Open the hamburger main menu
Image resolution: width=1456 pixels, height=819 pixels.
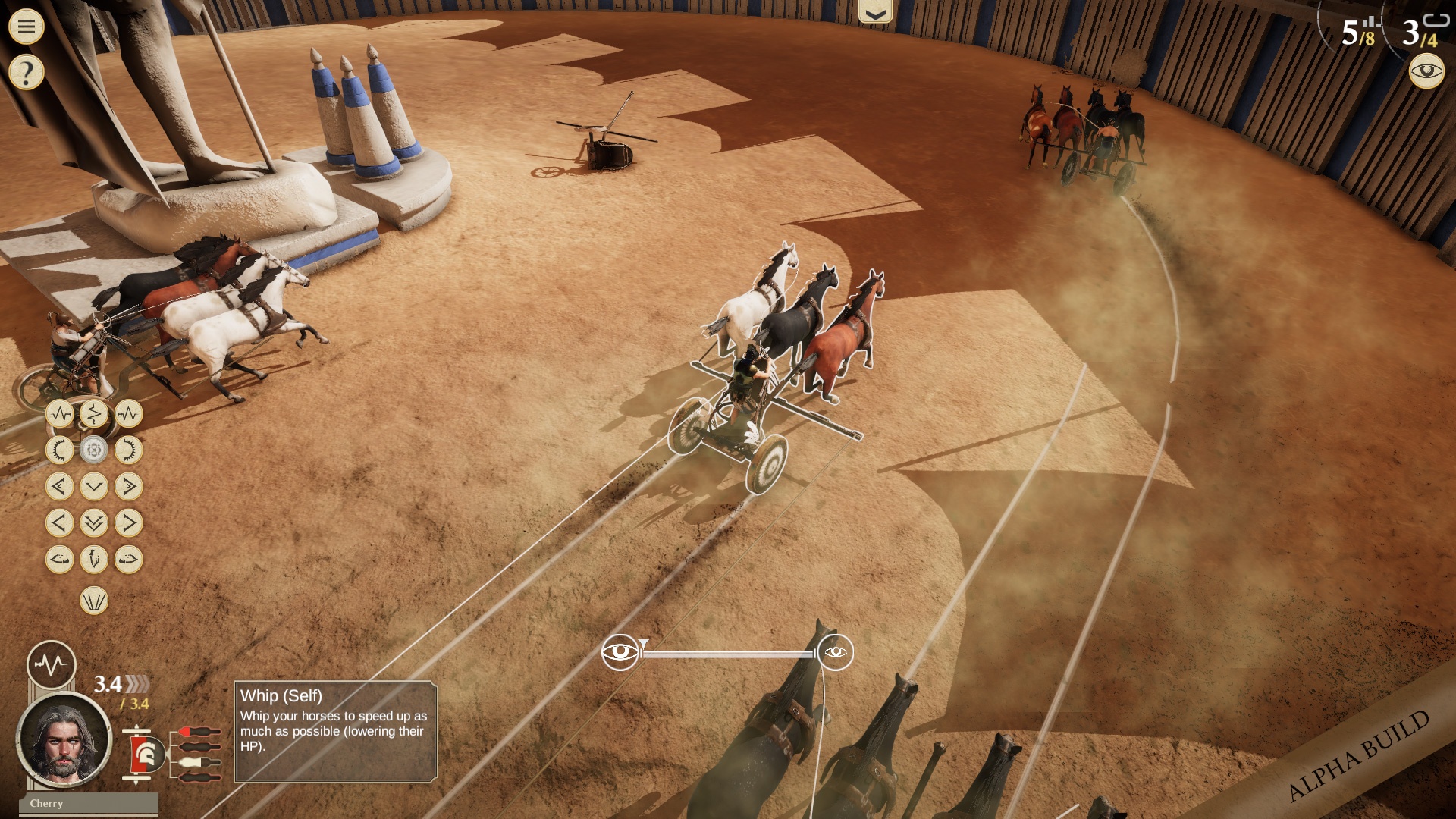(27, 27)
